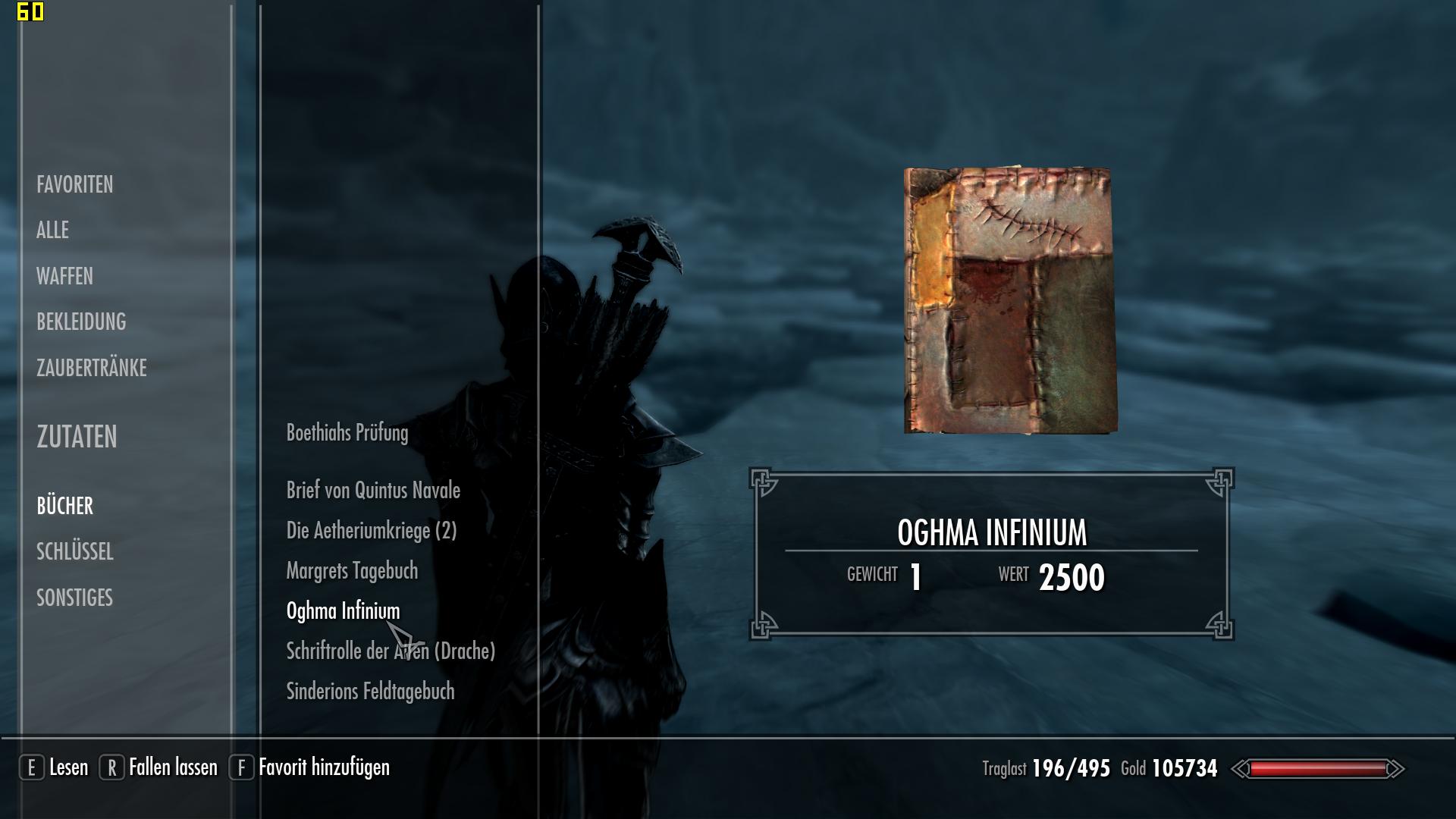Switch to the Zutaten category
The width and height of the screenshot is (1456, 819).
coord(77,437)
